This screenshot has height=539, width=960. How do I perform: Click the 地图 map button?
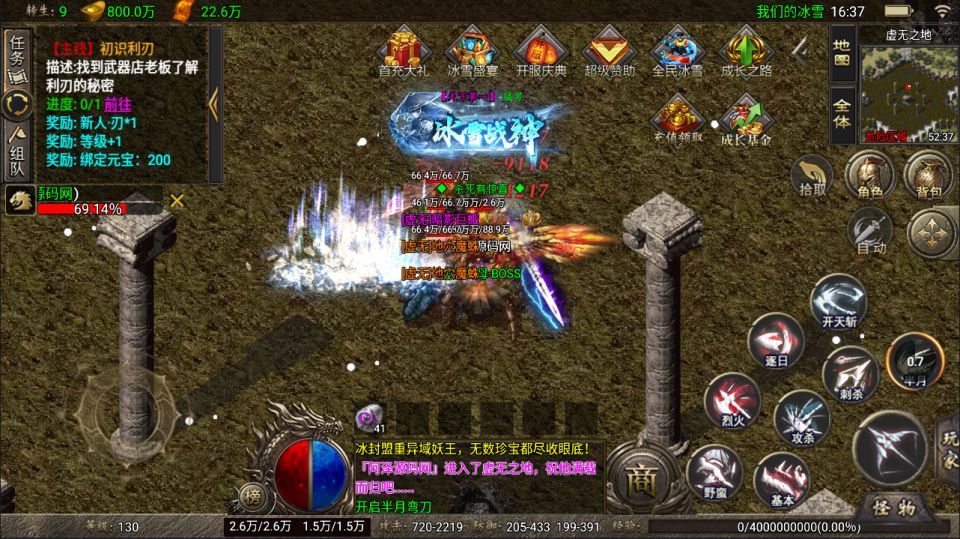click(x=842, y=51)
